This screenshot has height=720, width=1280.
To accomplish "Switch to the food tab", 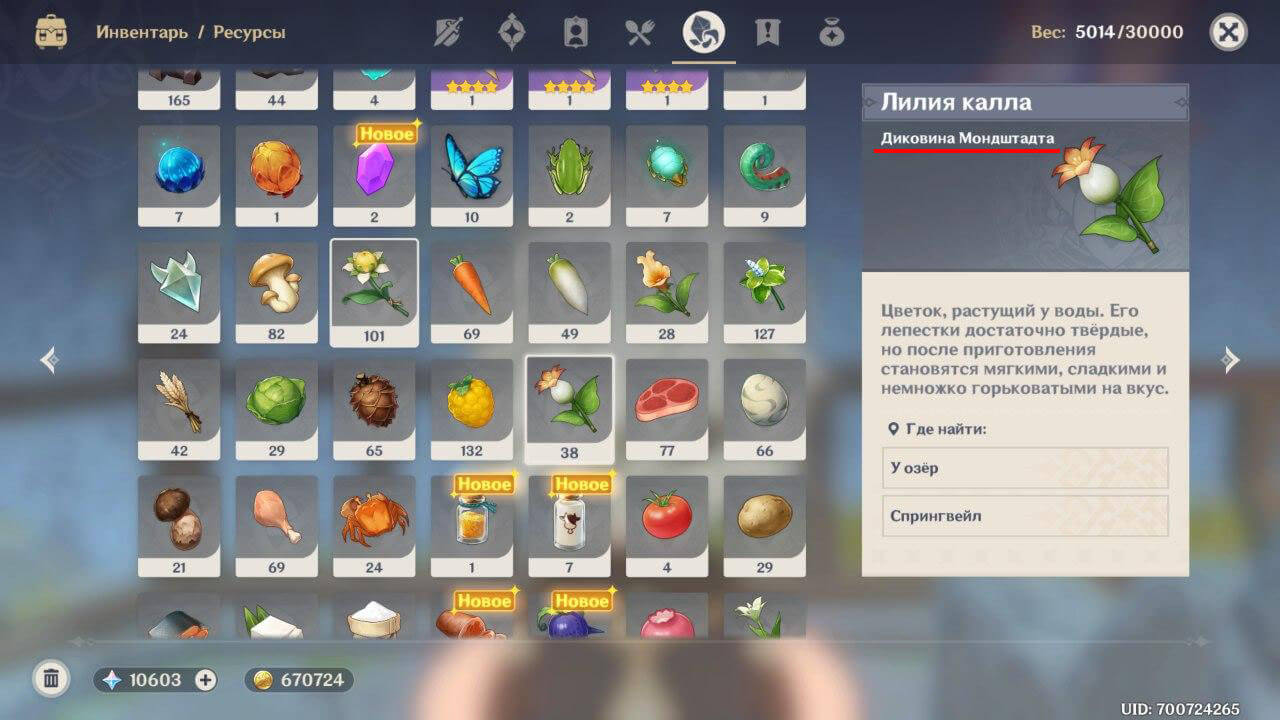I will (639, 33).
